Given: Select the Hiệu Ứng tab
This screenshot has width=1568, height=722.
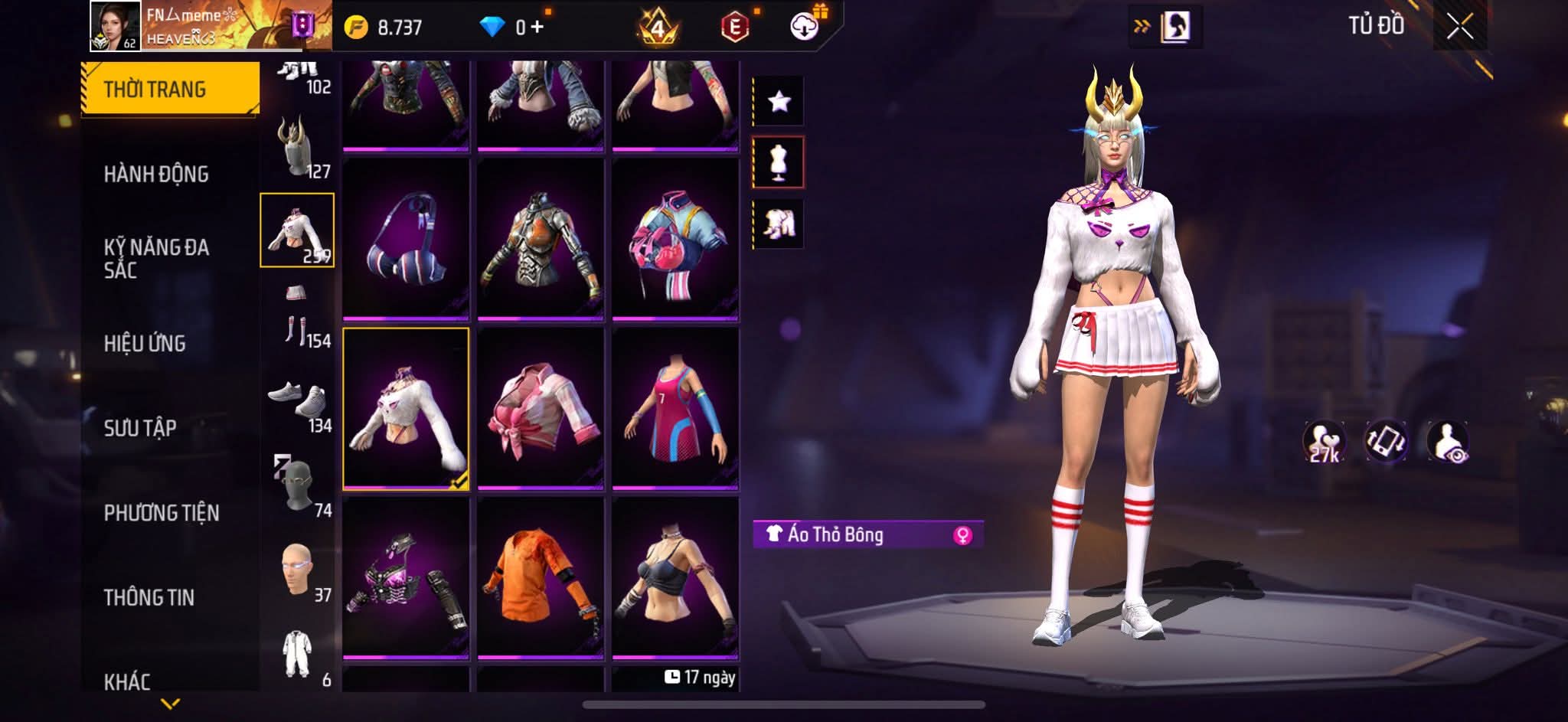Looking at the screenshot, I should [x=145, y=344].
